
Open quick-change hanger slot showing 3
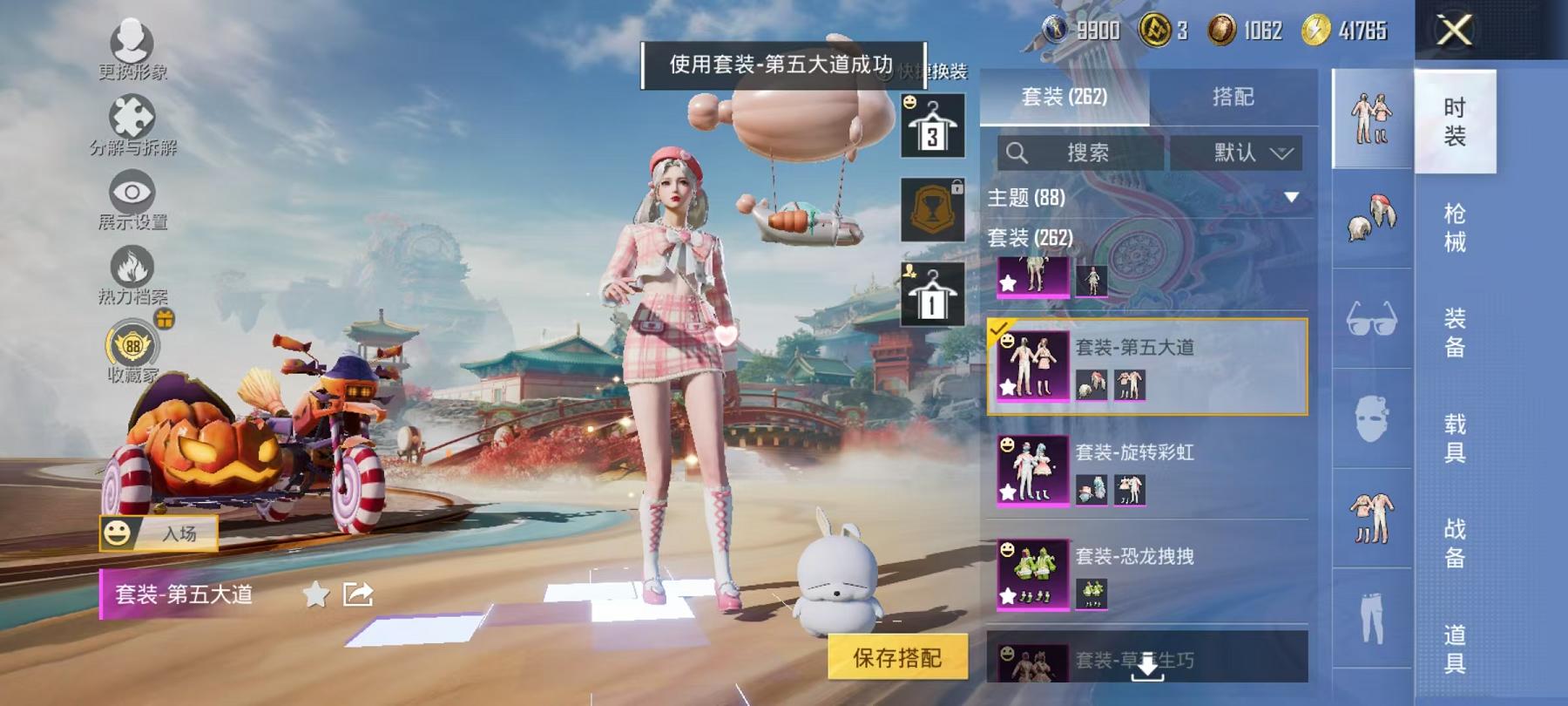click(x=934, y=125)
